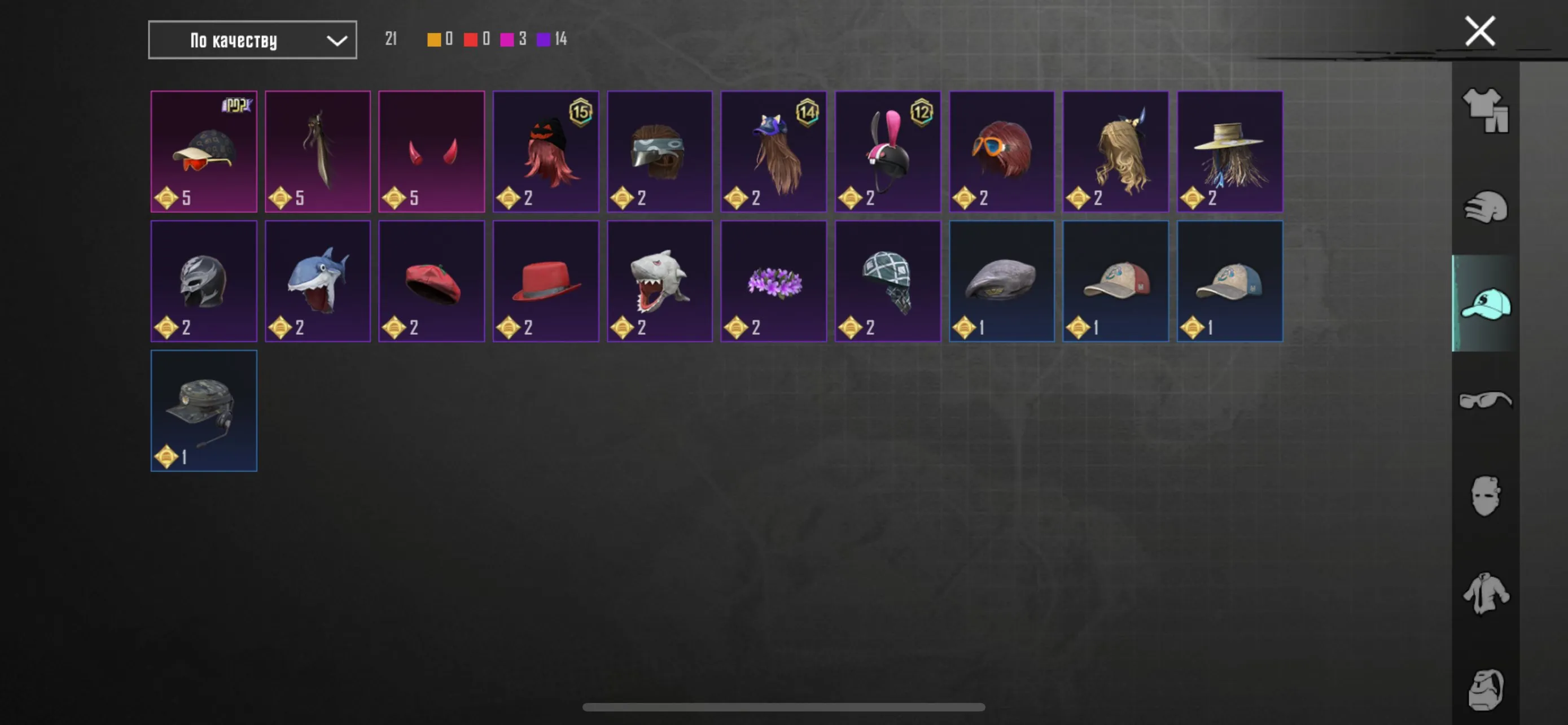Close the inventory with the X button

1479,30
